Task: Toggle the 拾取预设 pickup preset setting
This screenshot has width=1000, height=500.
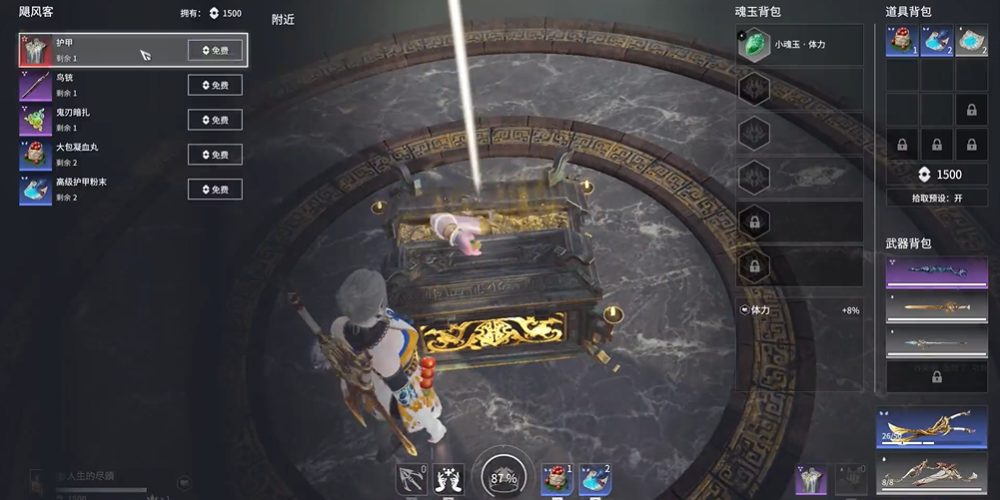Action: click(936, 198)
